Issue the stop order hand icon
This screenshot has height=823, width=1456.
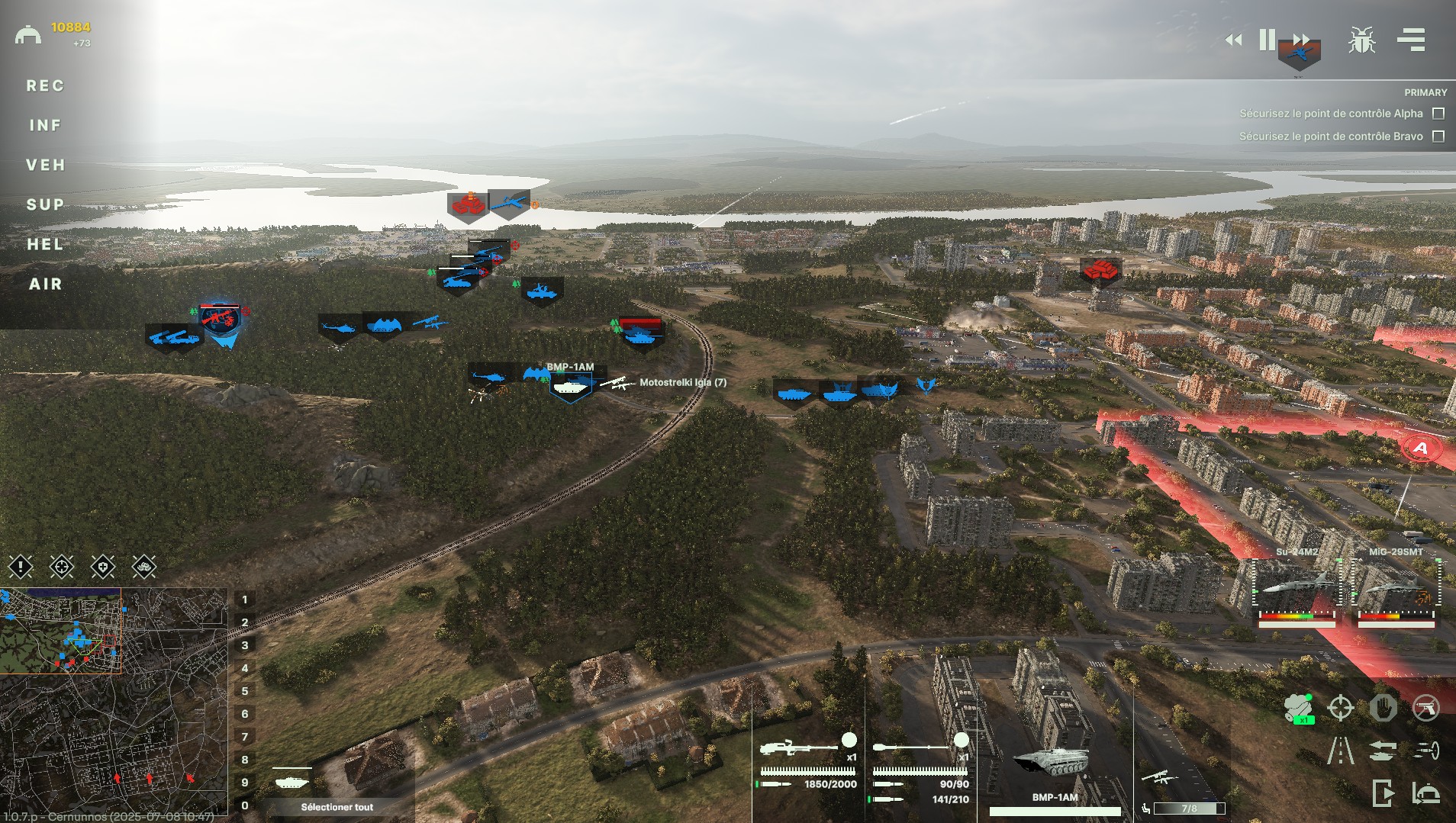[1383, 708]
